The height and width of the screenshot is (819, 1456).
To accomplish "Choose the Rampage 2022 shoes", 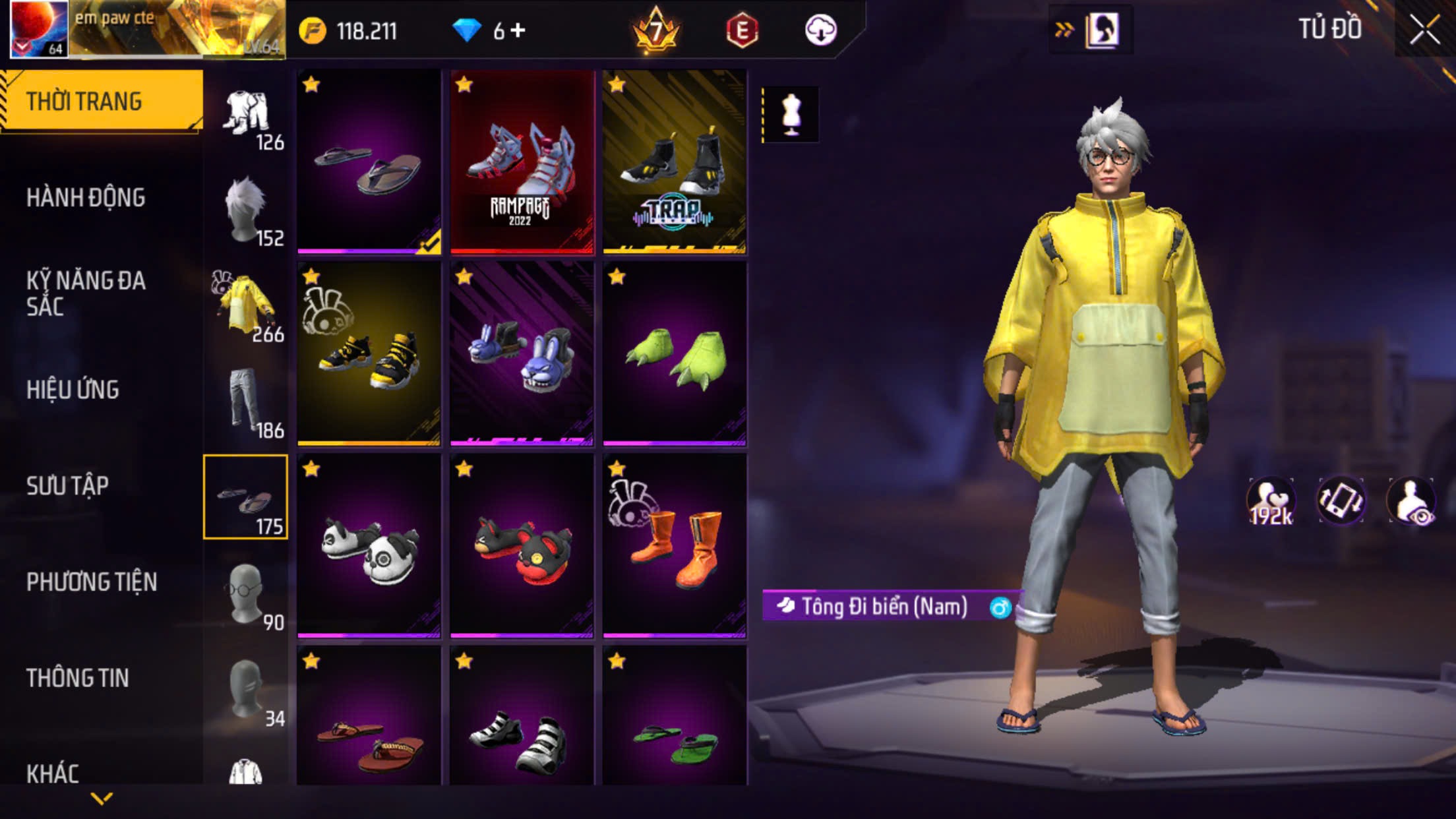I will coord(522,162).
